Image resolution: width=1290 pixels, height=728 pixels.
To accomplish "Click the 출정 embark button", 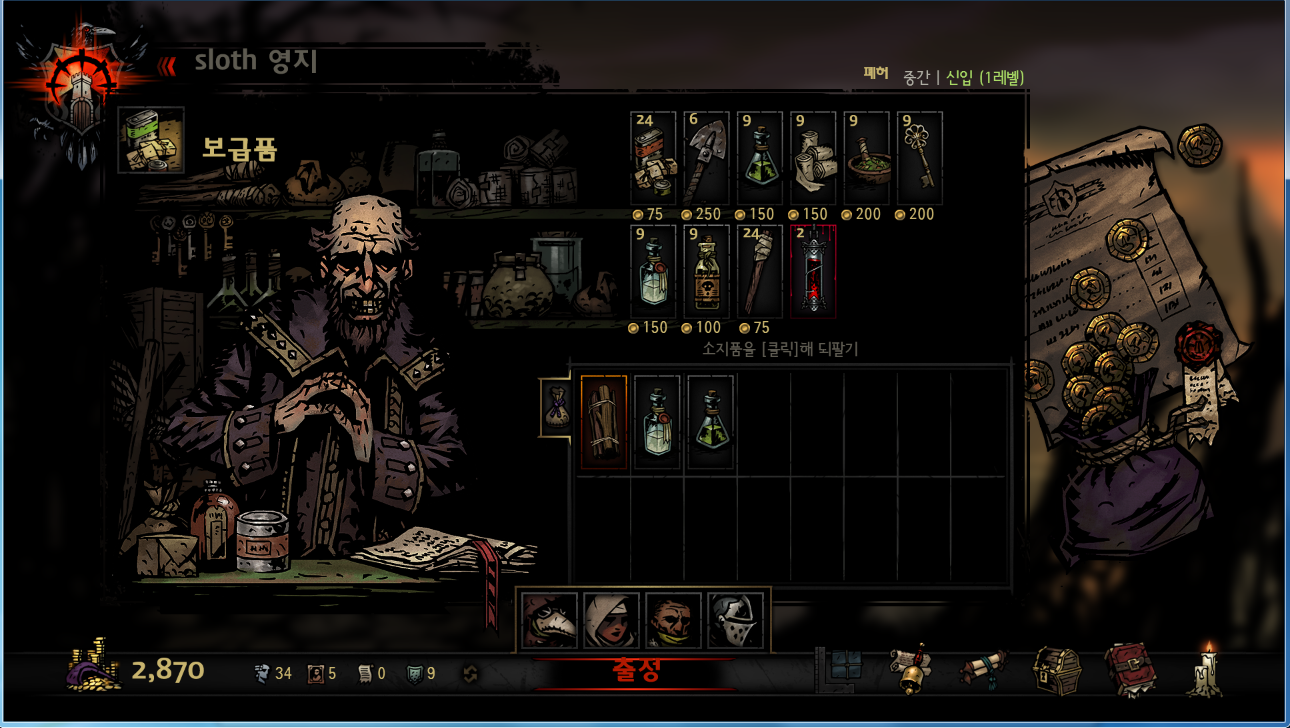I will [x=635, y=672].
